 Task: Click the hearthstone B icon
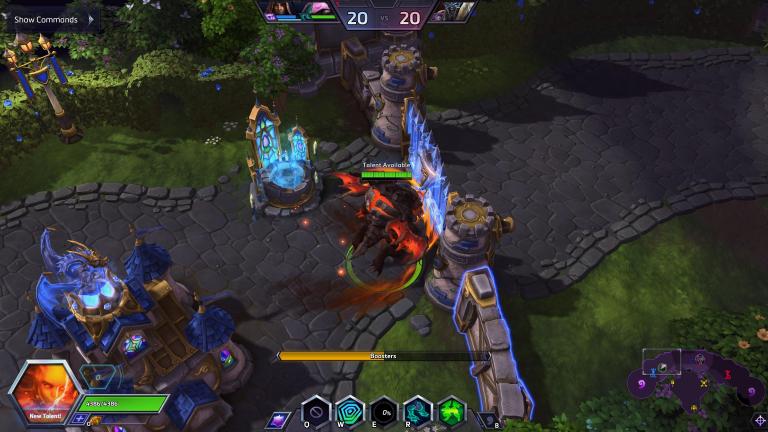click(488, 420)
